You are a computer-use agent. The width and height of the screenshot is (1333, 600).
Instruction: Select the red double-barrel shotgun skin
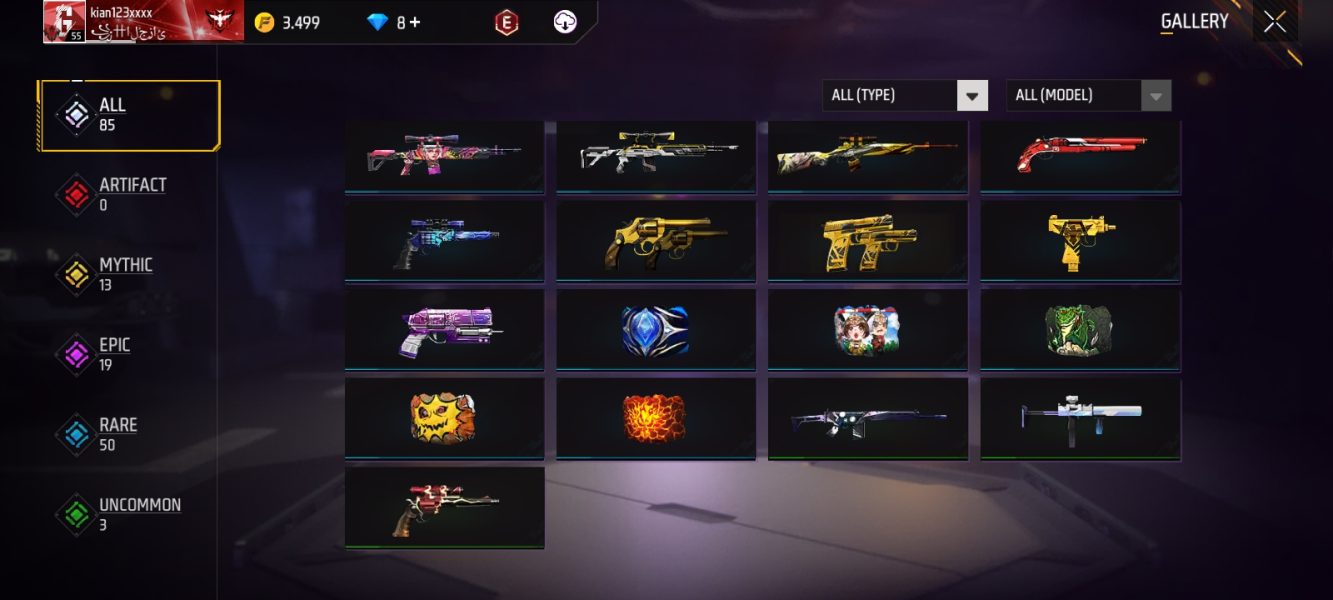1080,156
